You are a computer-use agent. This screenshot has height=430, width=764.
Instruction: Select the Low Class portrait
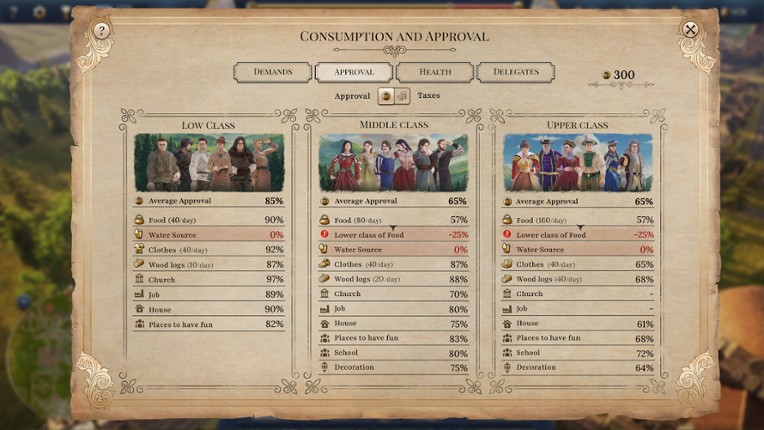[209, 163]
